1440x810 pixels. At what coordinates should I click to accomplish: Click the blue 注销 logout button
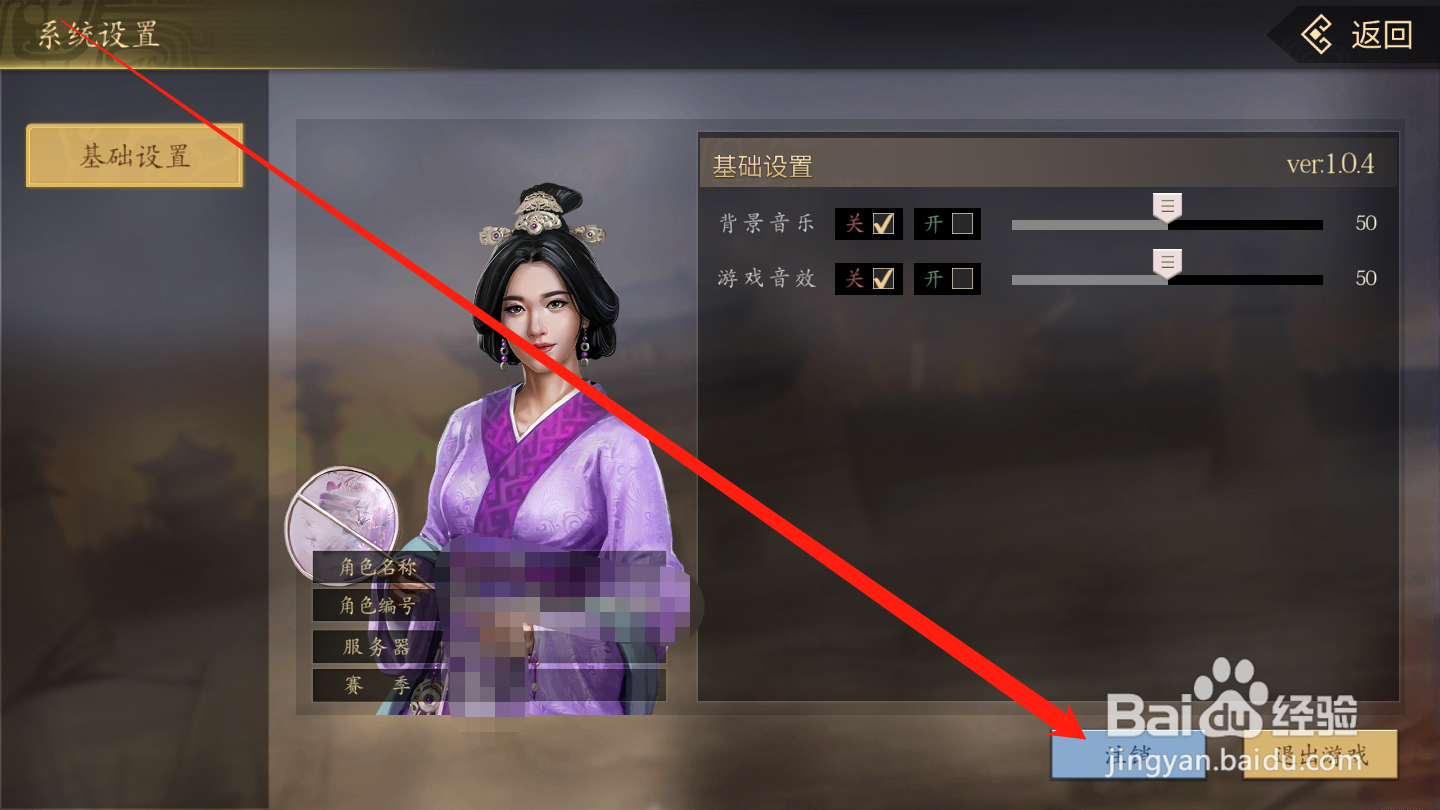click(x=1127, y=756)
